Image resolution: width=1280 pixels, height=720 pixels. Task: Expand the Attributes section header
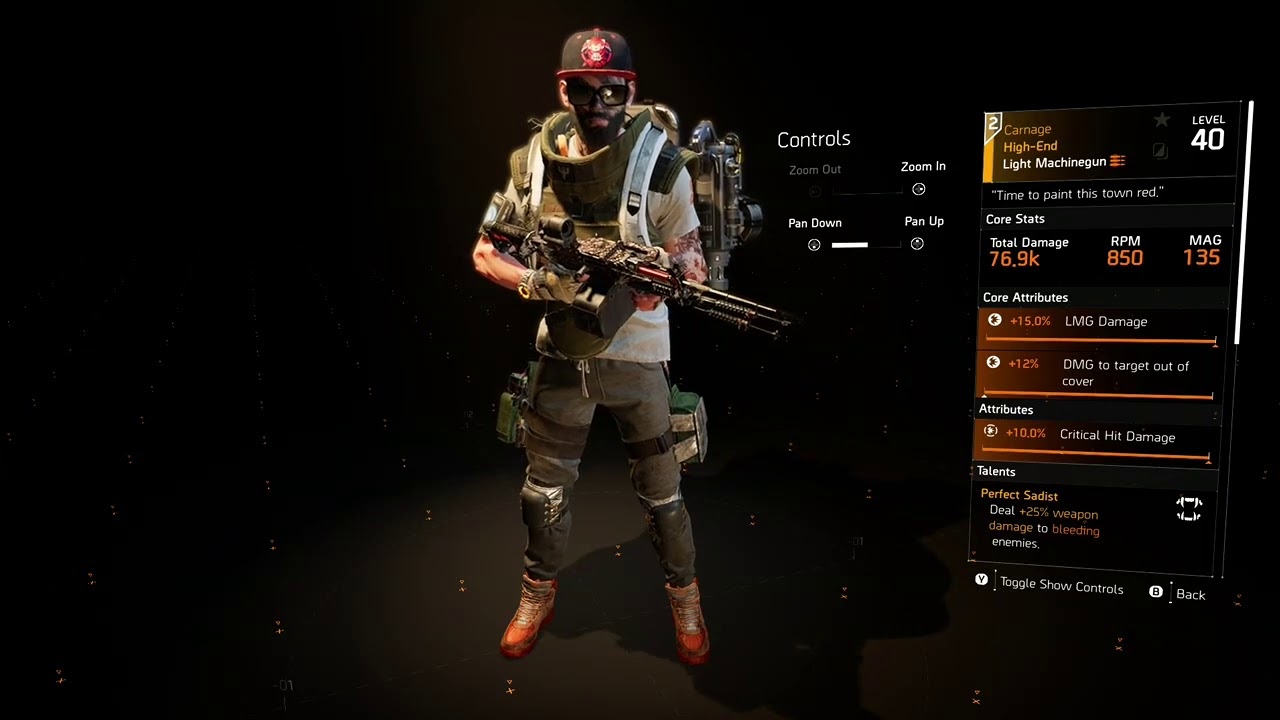(1005, 409)
